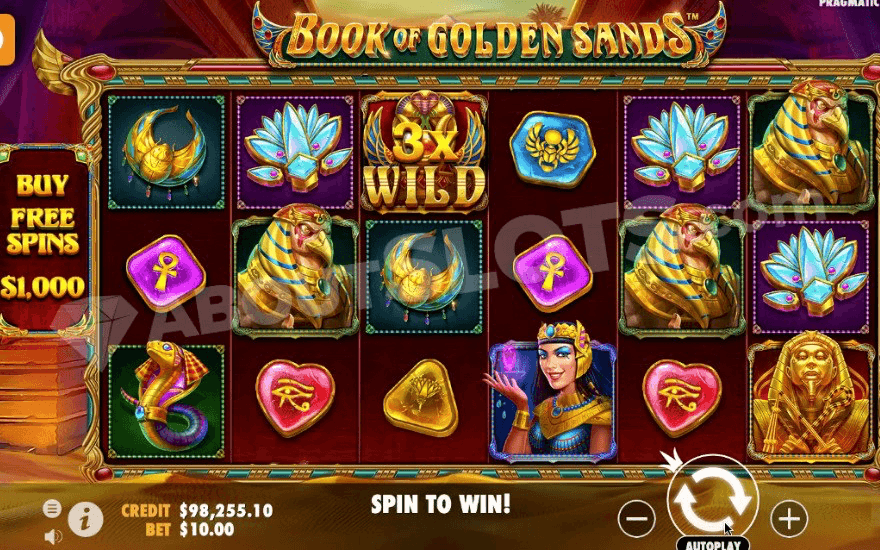Toggle the sound speaker icon
The width and height of the screenshot is (880, 550).
coord(52,535)
